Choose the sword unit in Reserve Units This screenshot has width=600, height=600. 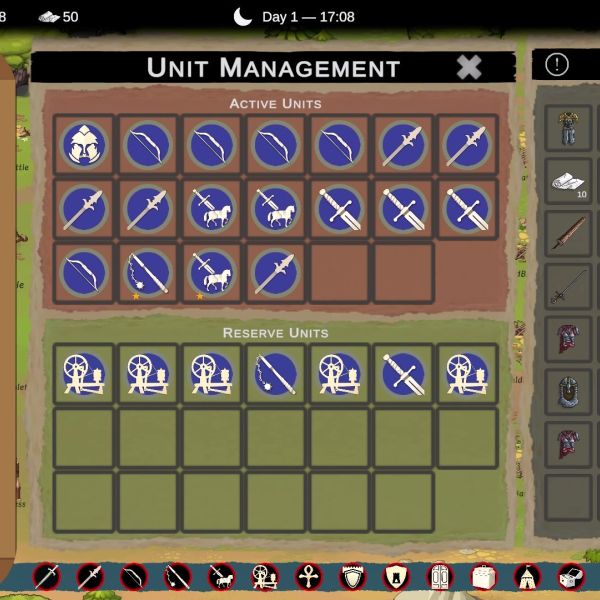coord(403,374)
